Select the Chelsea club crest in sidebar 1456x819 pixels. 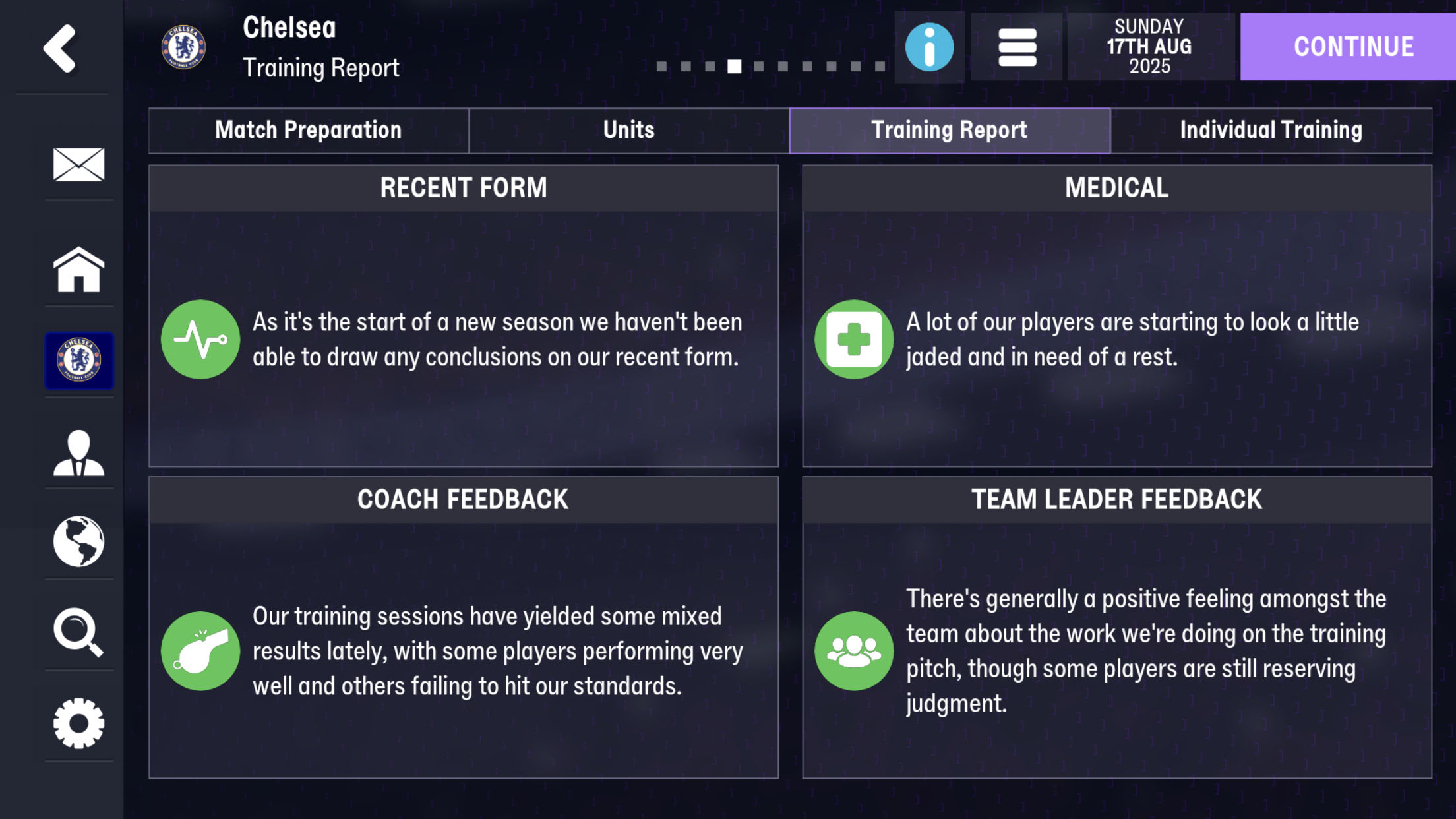pos(78,360)
